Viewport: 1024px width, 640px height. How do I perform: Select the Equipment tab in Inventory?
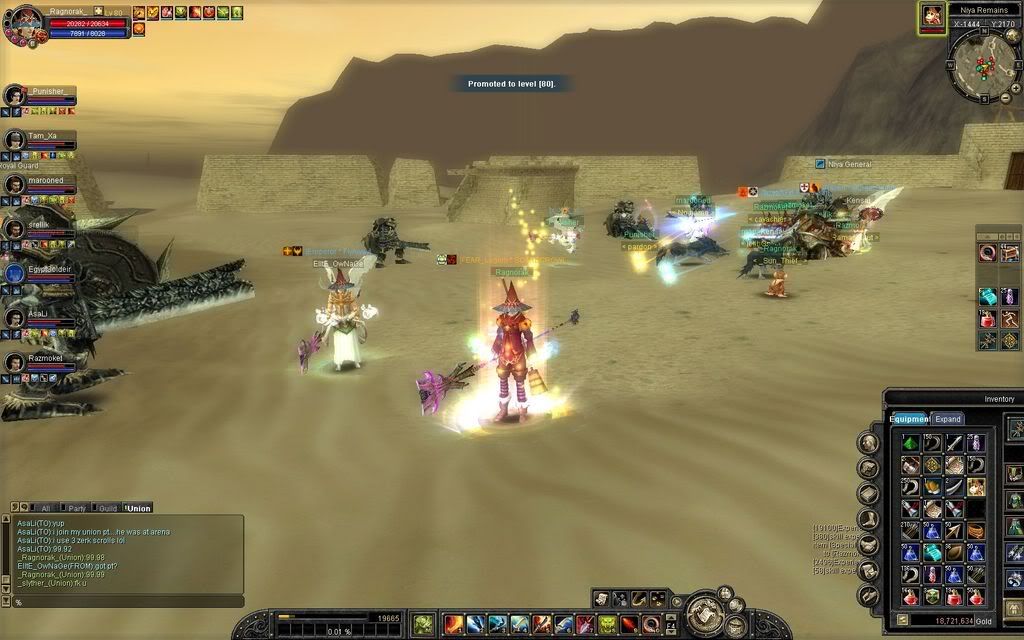coord(909,419)
